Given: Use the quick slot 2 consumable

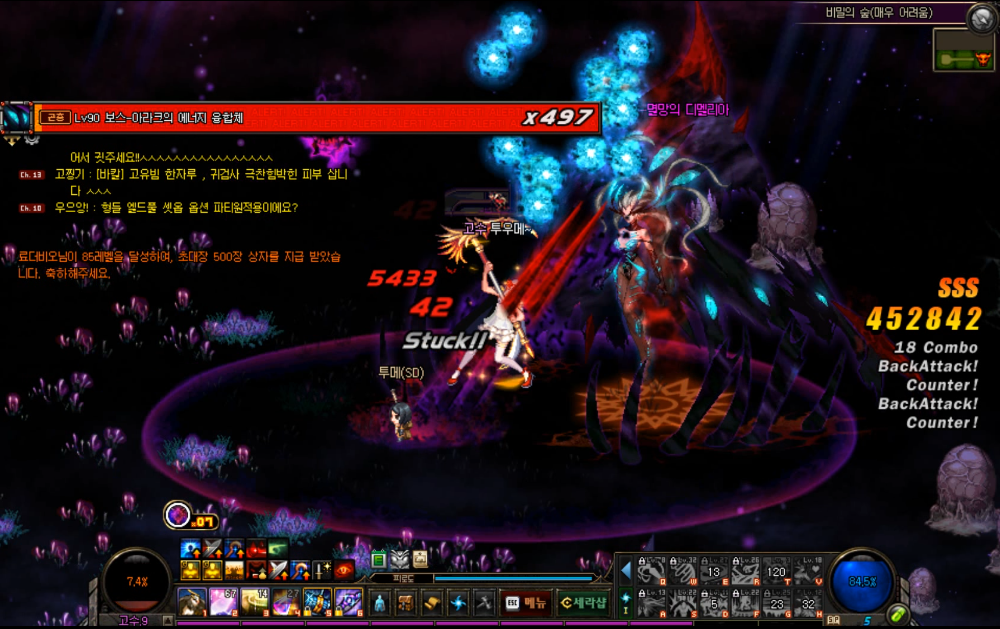Looking at the screenshot, I should point(223,602).
